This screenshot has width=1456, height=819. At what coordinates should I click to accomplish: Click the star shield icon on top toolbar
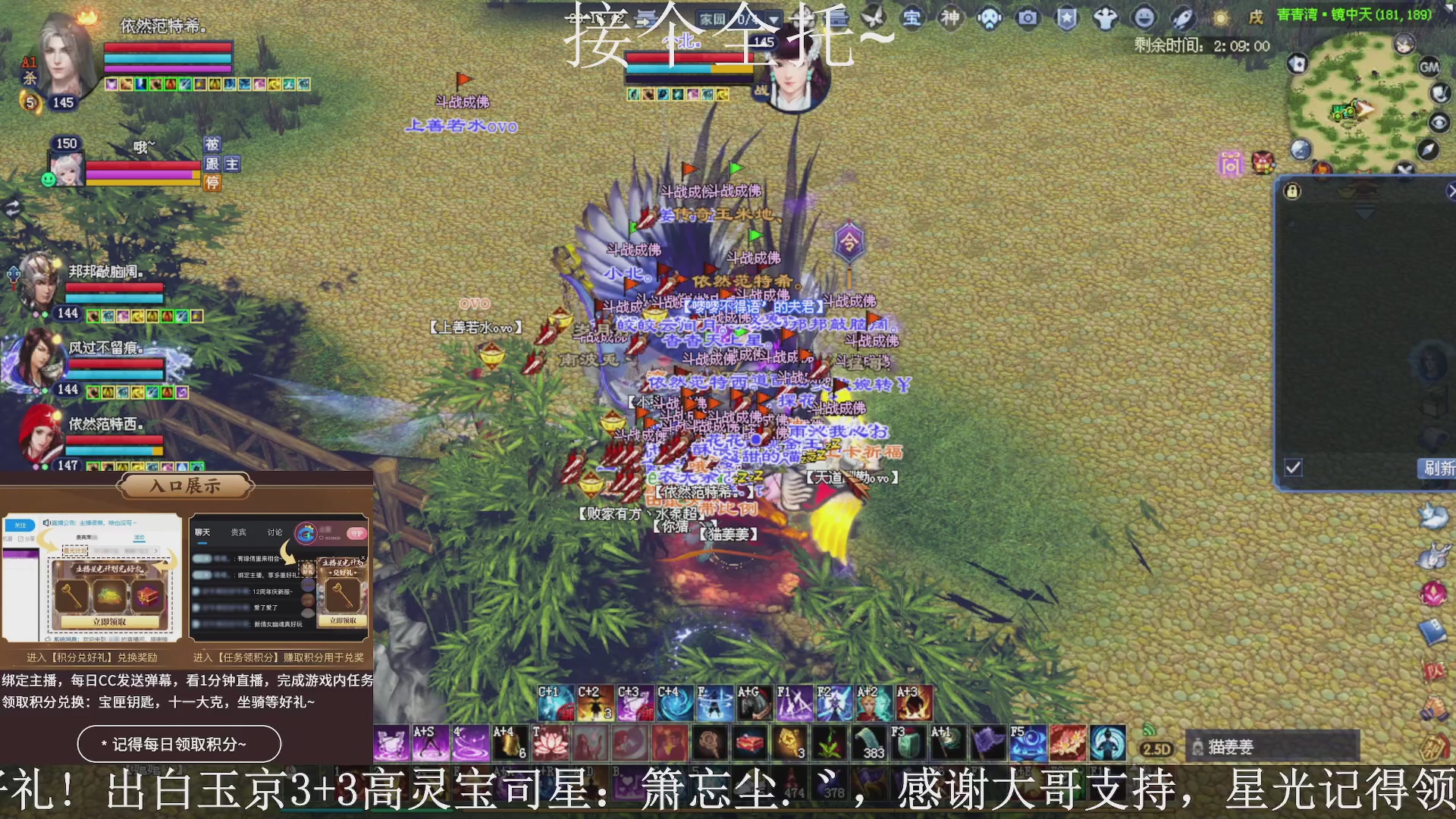point(1065,19)
